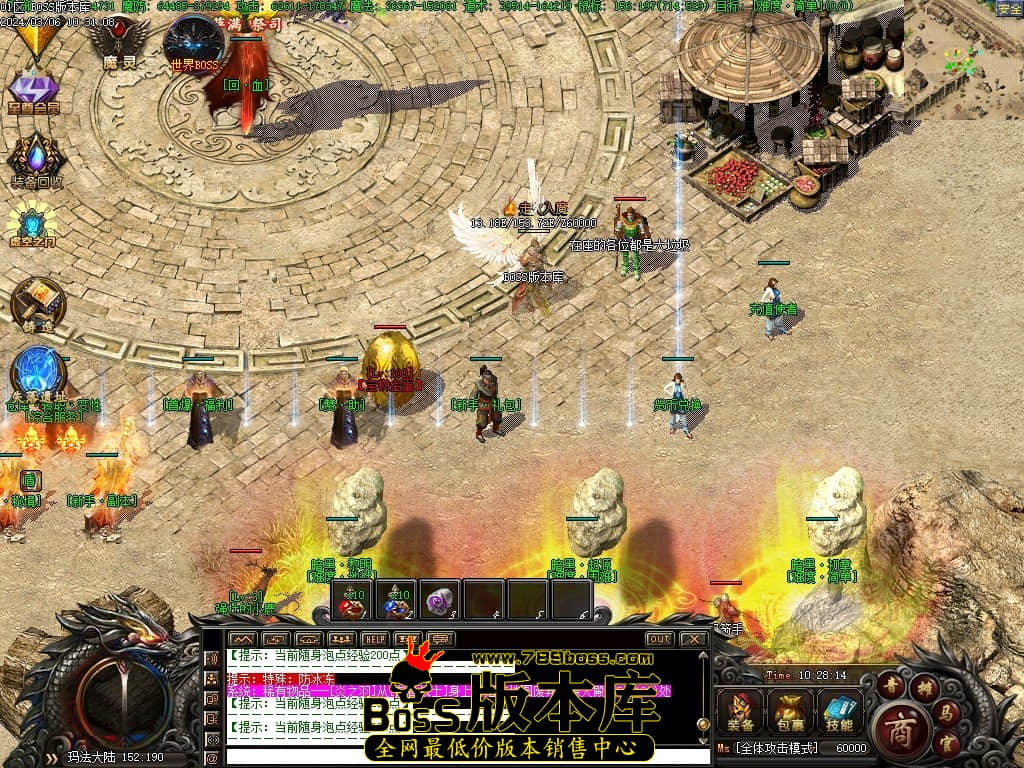Open the 装备回收 equipment recycle icon

[x=37, y=158]
